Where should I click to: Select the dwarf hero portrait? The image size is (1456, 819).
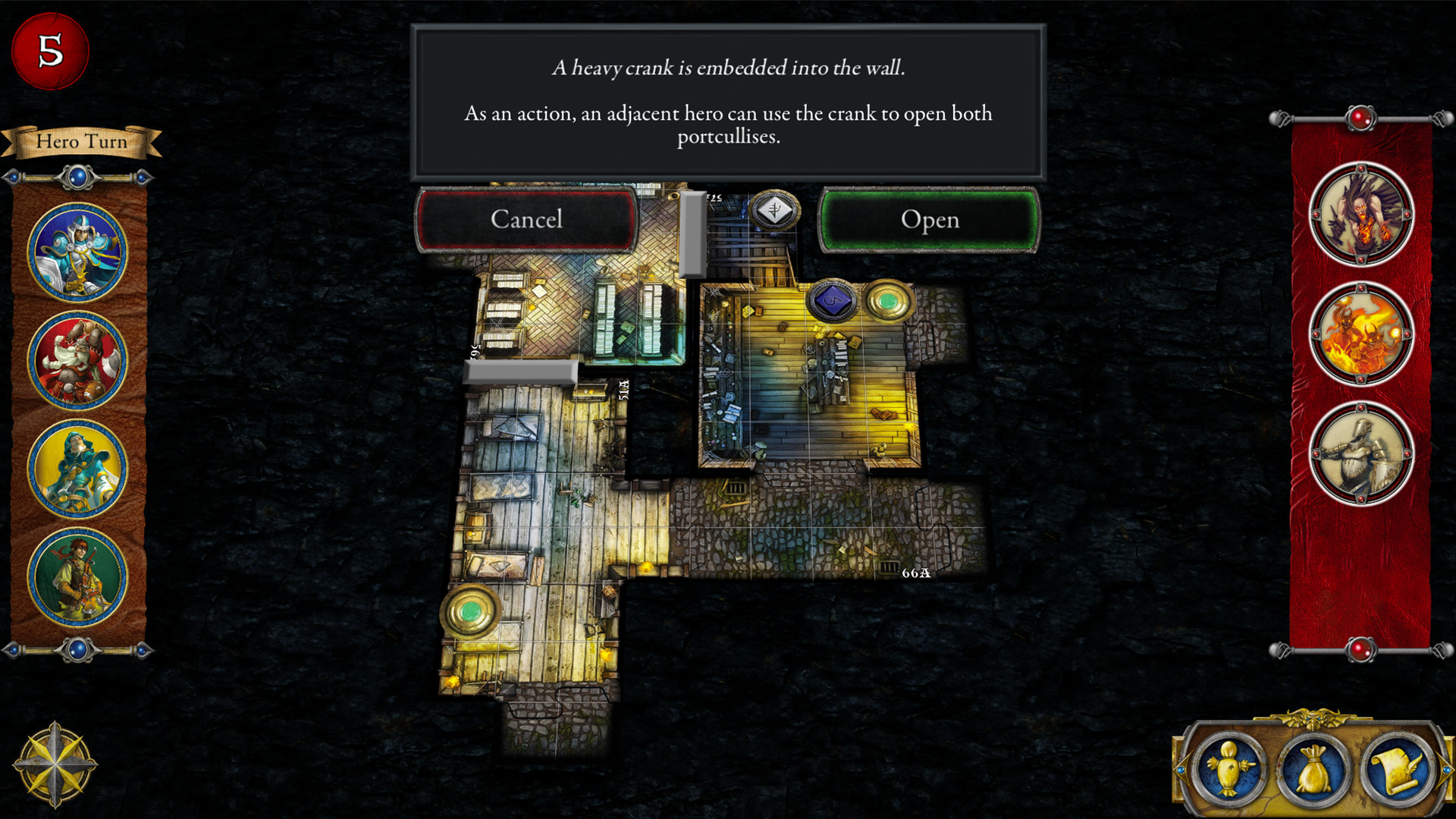(78, 359)
